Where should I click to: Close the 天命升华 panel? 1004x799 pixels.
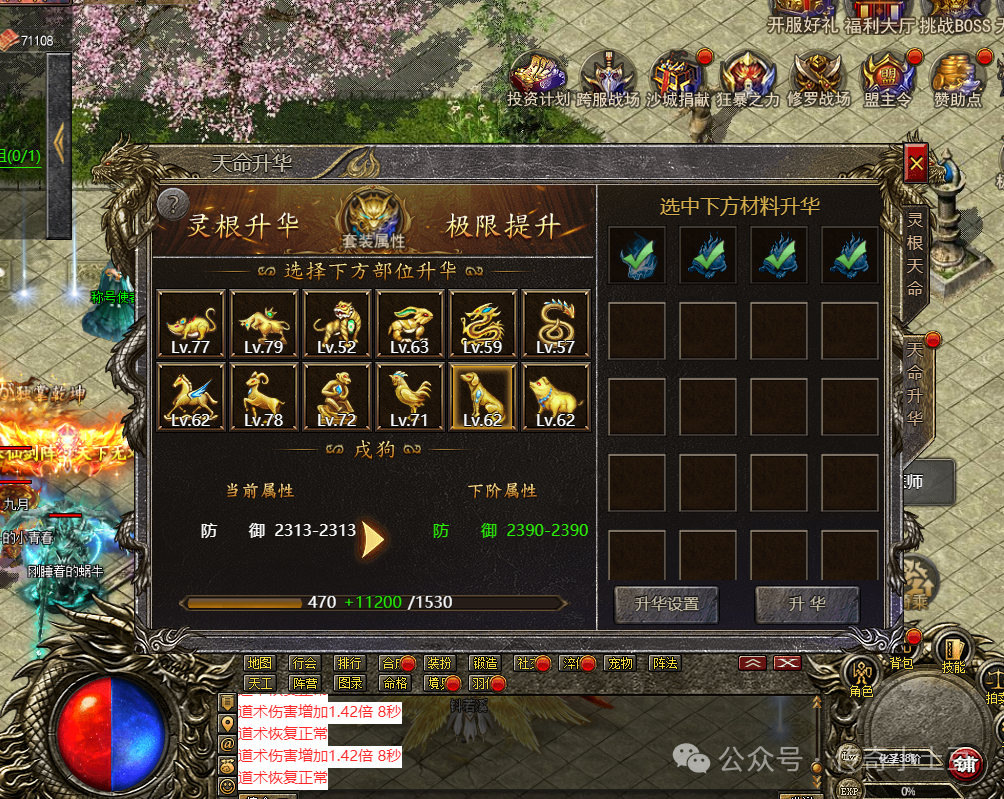click(x=916, y=163)
